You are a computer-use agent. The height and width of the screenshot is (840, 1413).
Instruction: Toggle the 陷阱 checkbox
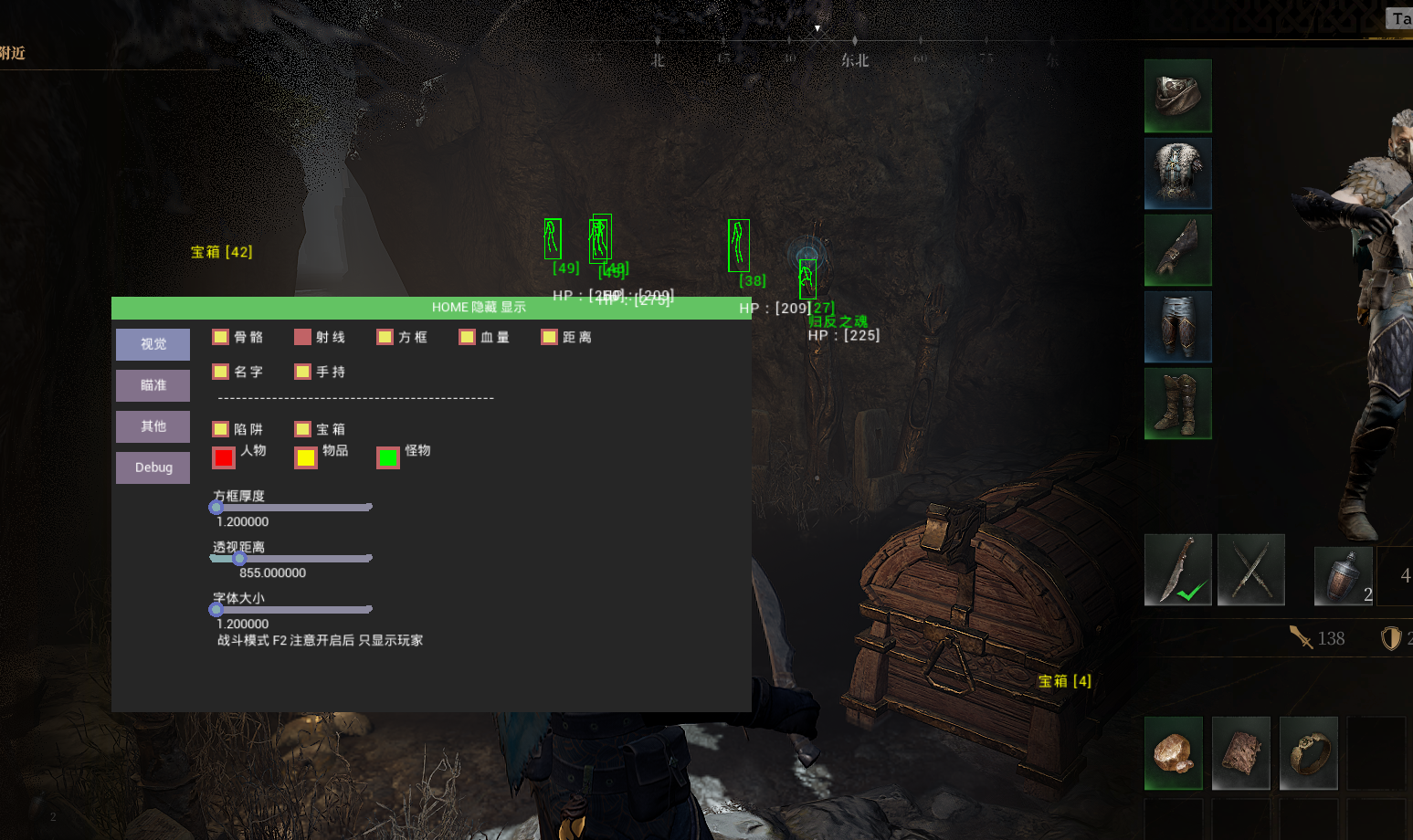pyautogui.click(x=220, y=429)
